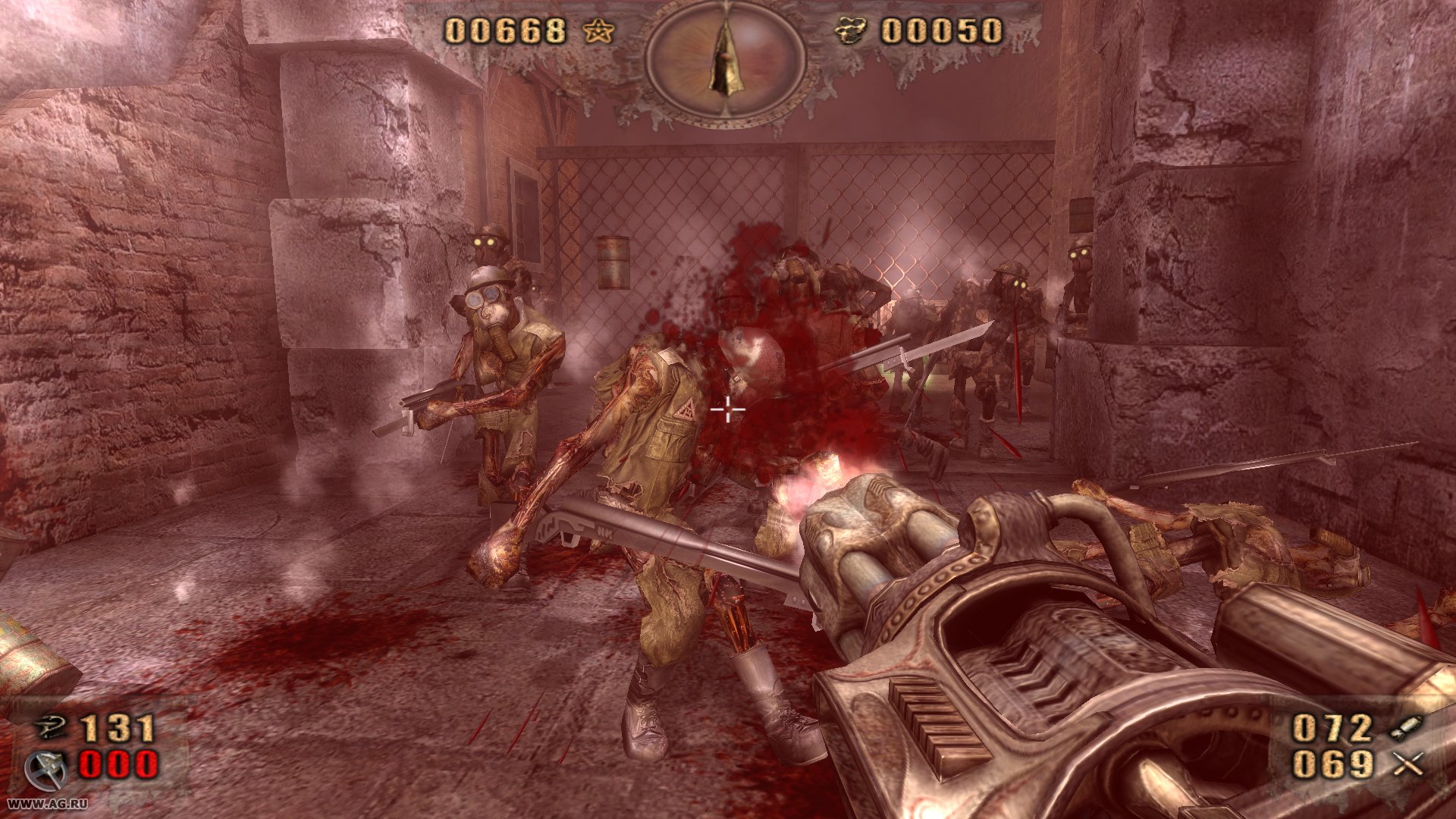Click the crosshair at screen center
Screen dimensions: 1456x819
(x=726, y=409)
